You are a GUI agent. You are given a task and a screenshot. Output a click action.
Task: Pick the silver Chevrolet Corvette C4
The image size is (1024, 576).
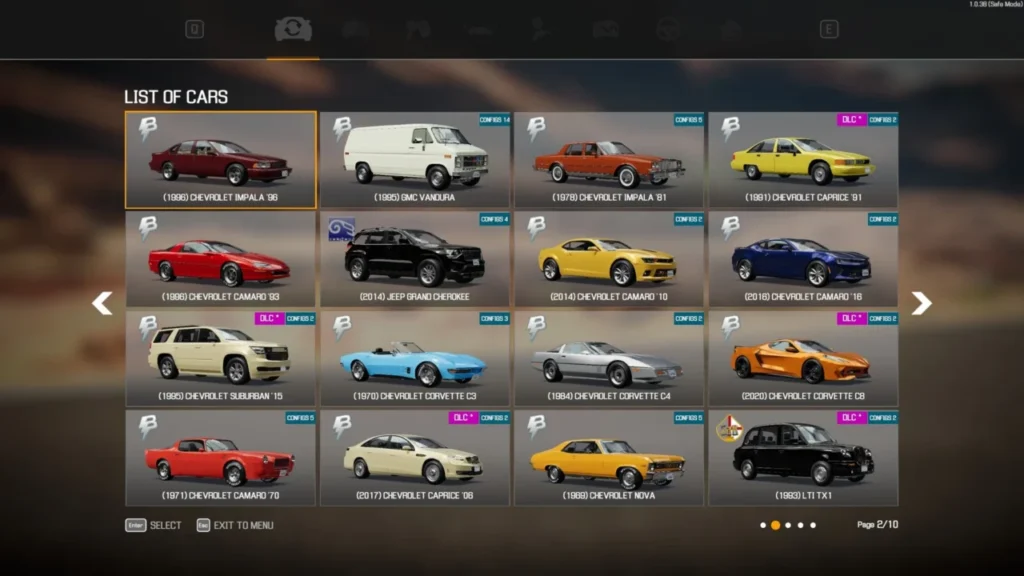[x=609, y=358]
